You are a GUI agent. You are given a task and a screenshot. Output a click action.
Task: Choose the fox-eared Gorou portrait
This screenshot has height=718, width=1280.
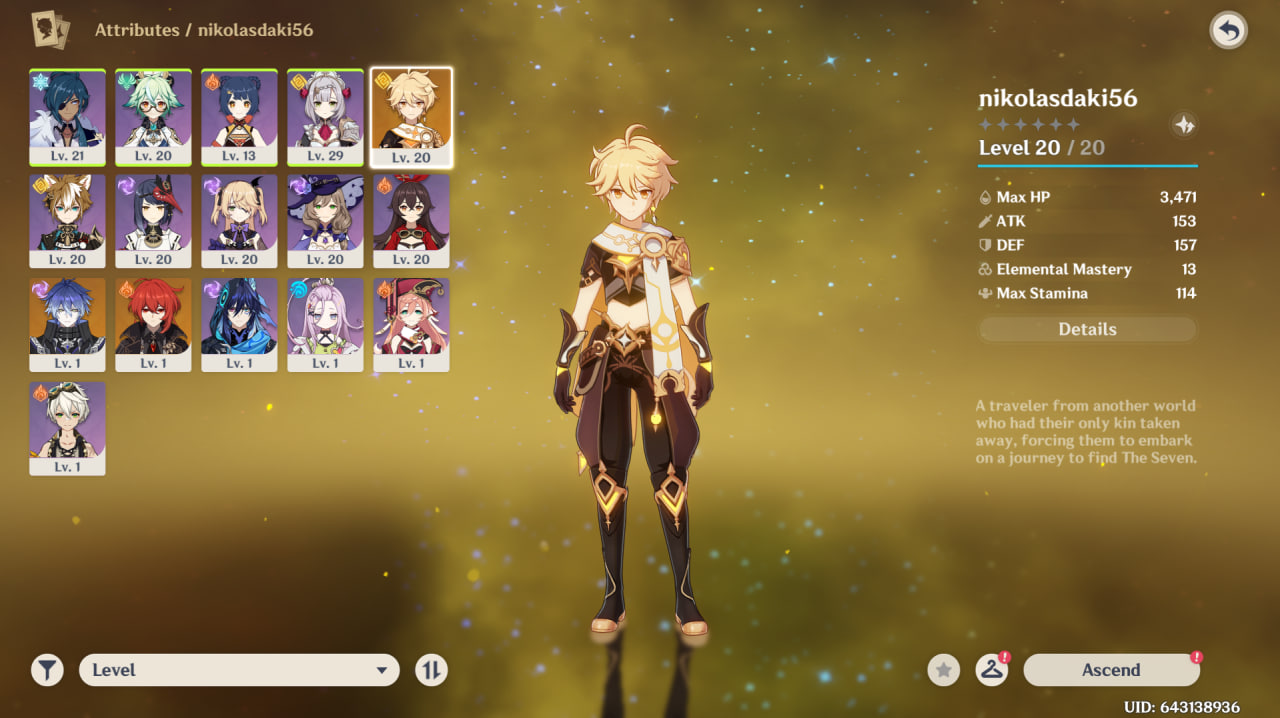pos(67,220)
